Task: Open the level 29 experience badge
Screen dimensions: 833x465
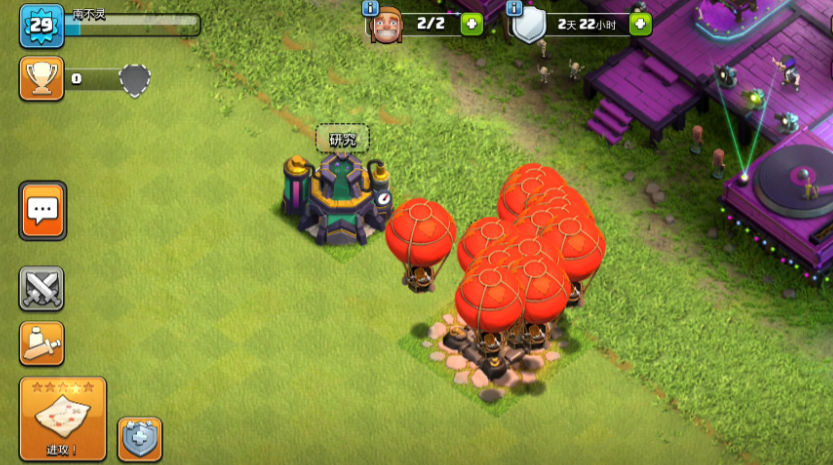Action: pos(42,26)
